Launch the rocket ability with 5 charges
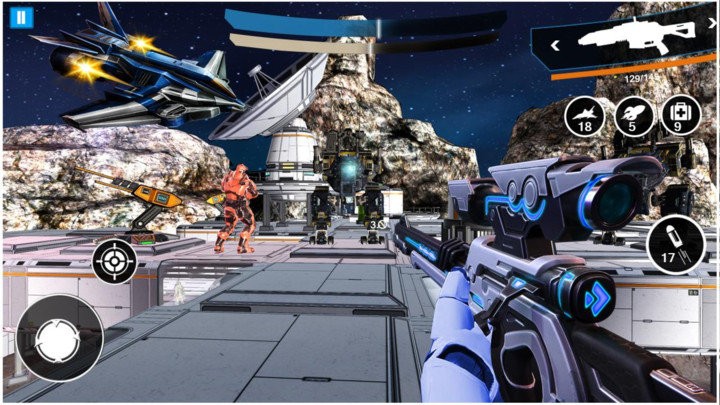This screenshot has height=405, width=720. click(x=630, y=115)
